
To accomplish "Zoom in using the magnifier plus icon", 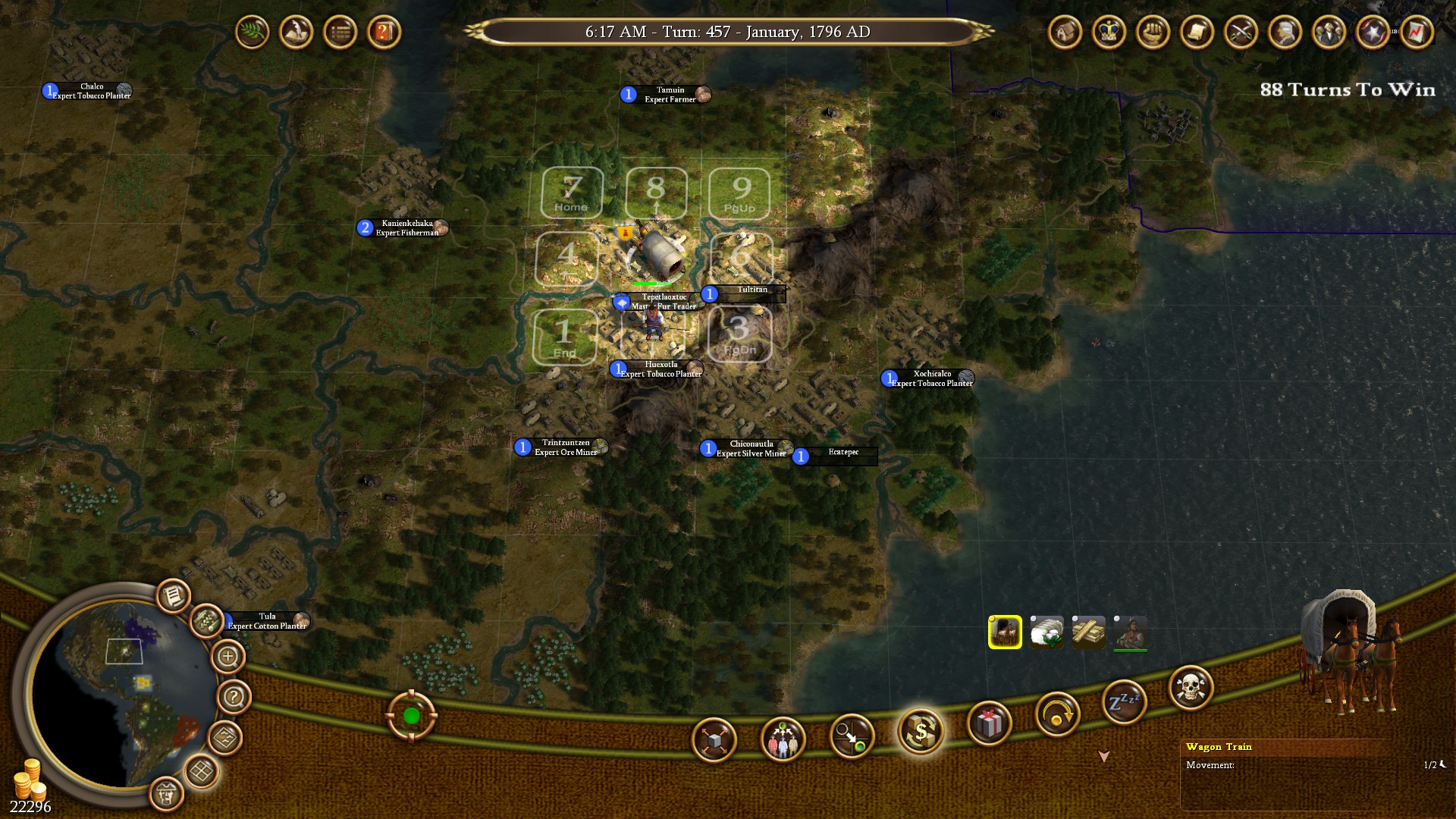I will pyautogui.click(x=226, y=655).
